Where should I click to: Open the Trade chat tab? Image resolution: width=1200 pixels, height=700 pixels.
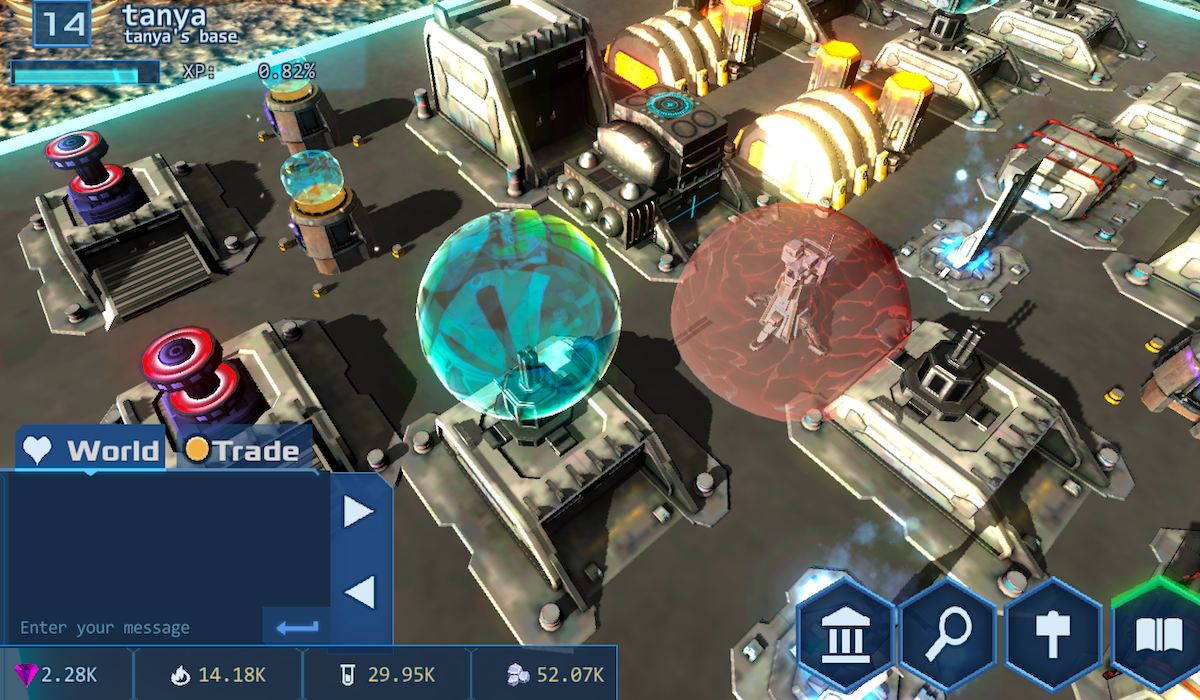[244, 450]
